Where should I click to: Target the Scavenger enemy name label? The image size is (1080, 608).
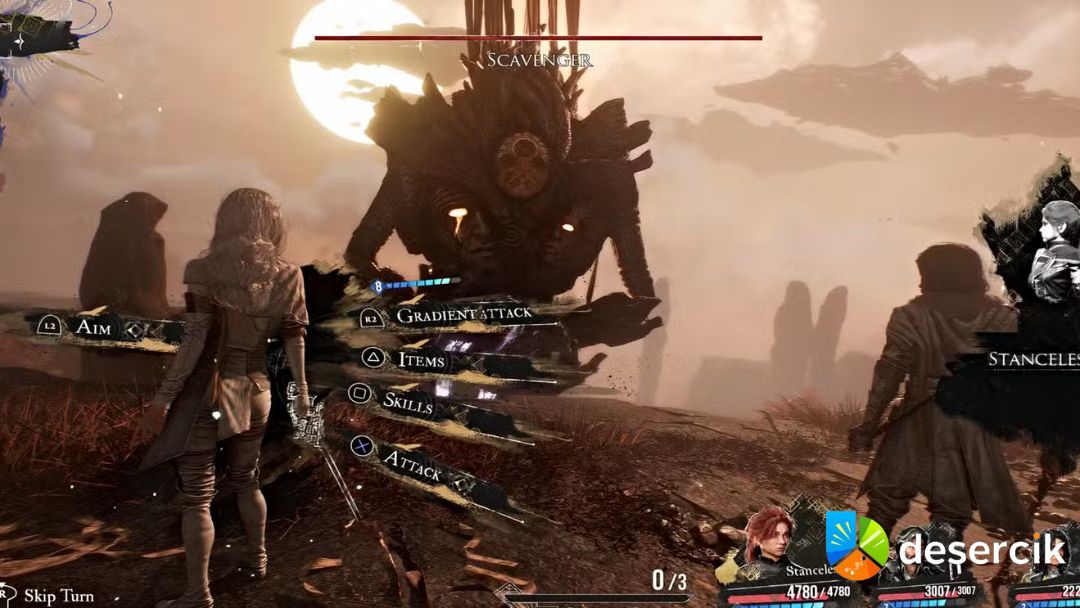pos(539,60)
